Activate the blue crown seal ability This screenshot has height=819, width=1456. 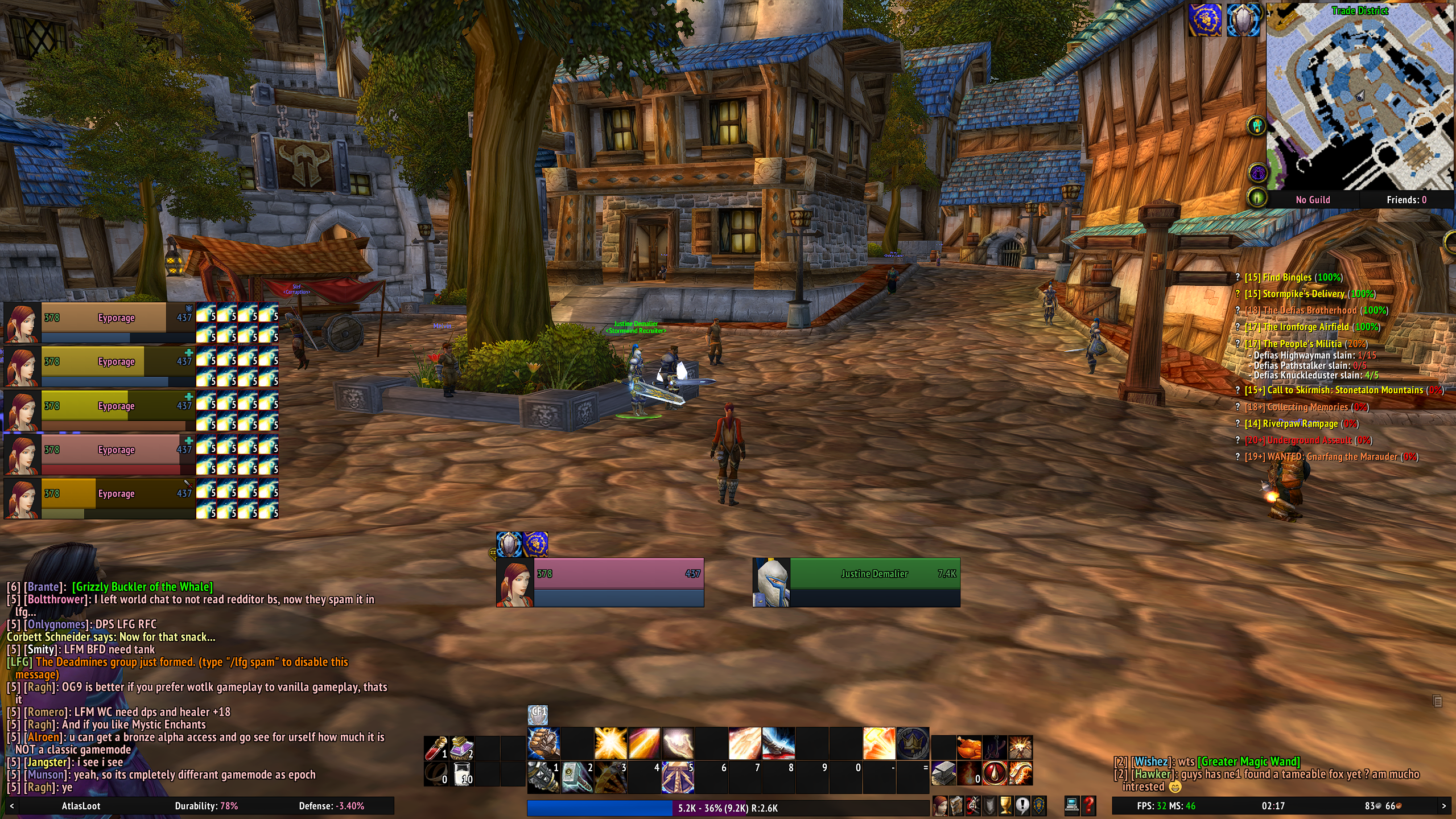[x=913, y=743]
